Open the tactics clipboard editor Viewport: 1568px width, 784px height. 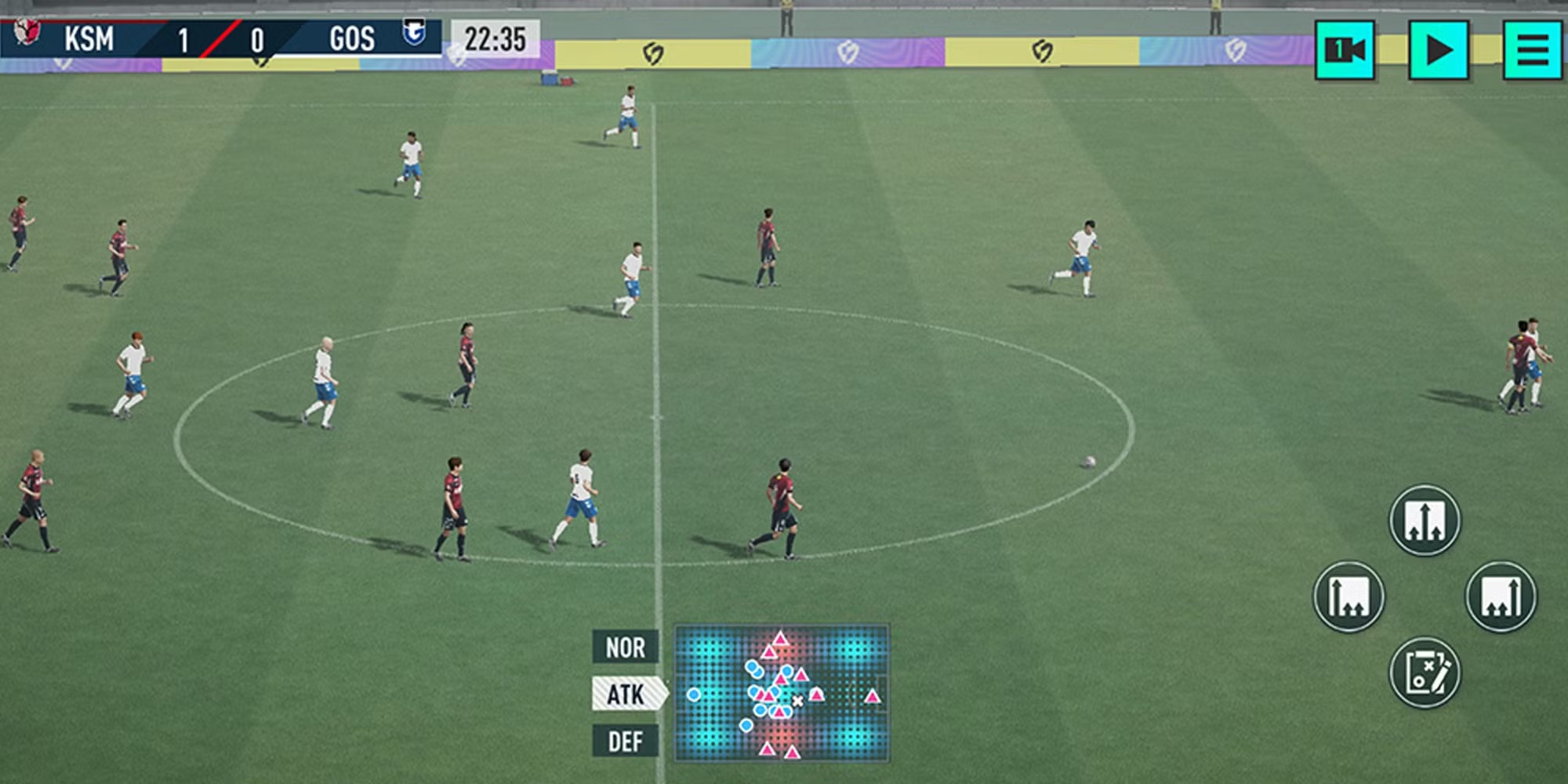(1425, 673)
